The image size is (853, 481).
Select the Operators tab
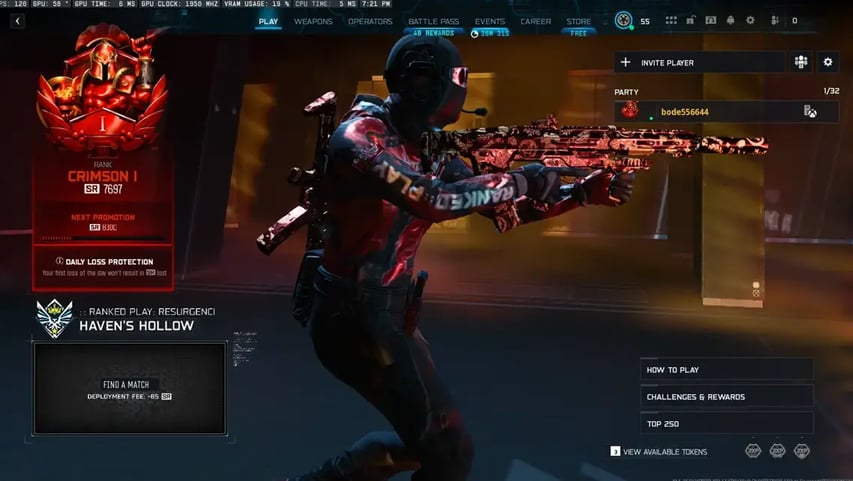pos(370,21)
